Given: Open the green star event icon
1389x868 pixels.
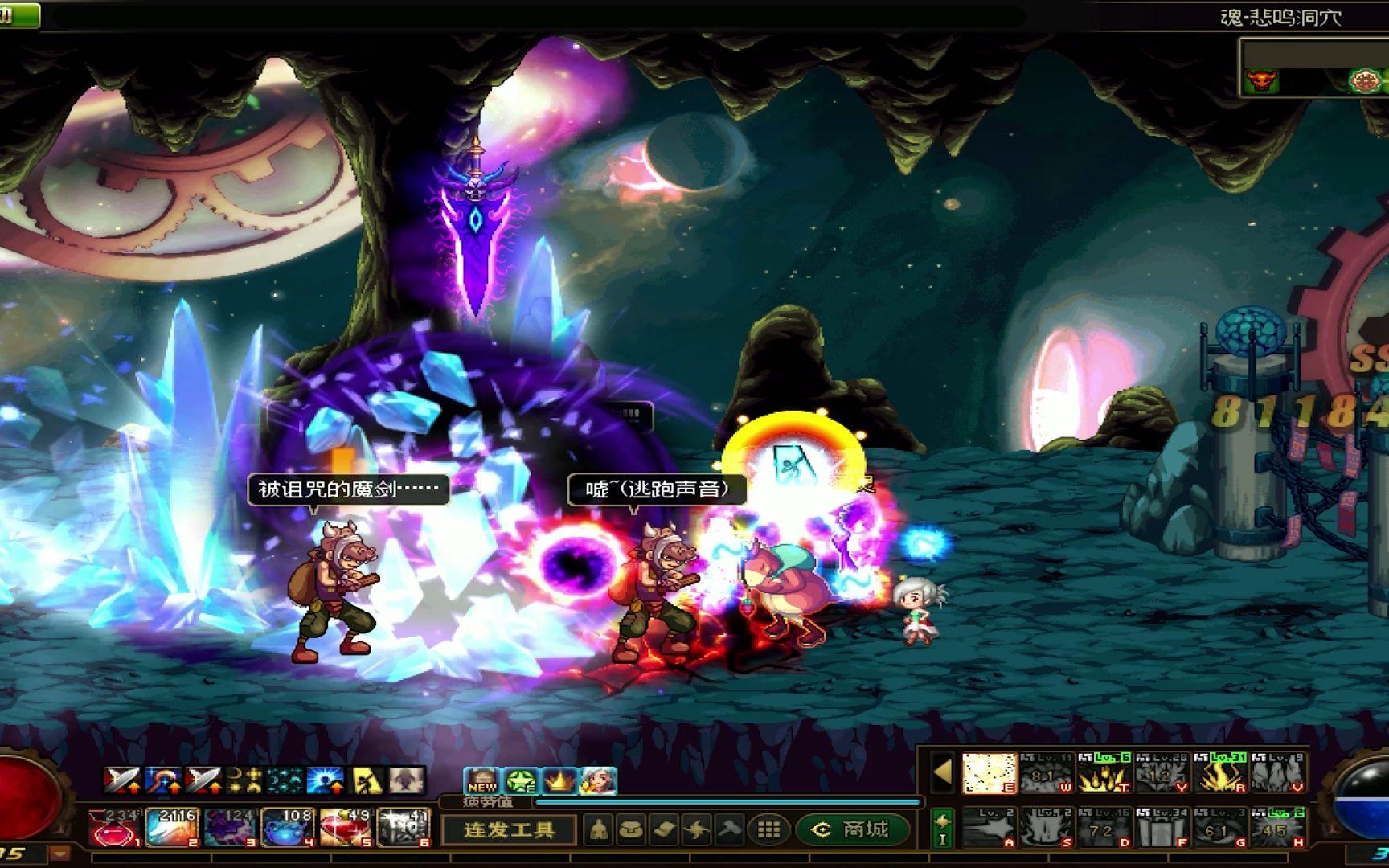Looking at the screenshot, I should pyautogui.click(x=521, y=780).
